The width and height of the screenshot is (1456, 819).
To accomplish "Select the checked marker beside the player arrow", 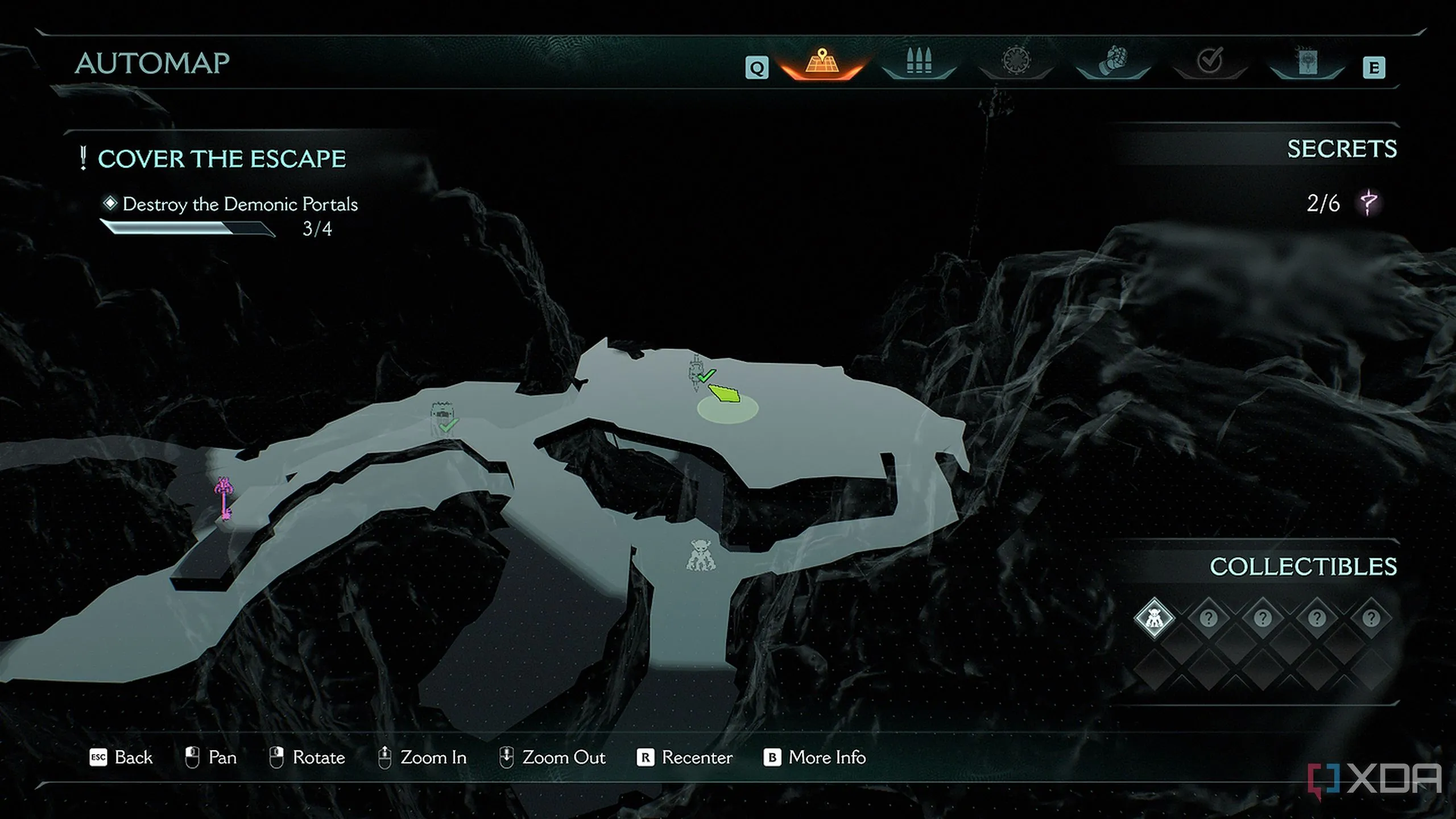I will [x=698, y=372].
